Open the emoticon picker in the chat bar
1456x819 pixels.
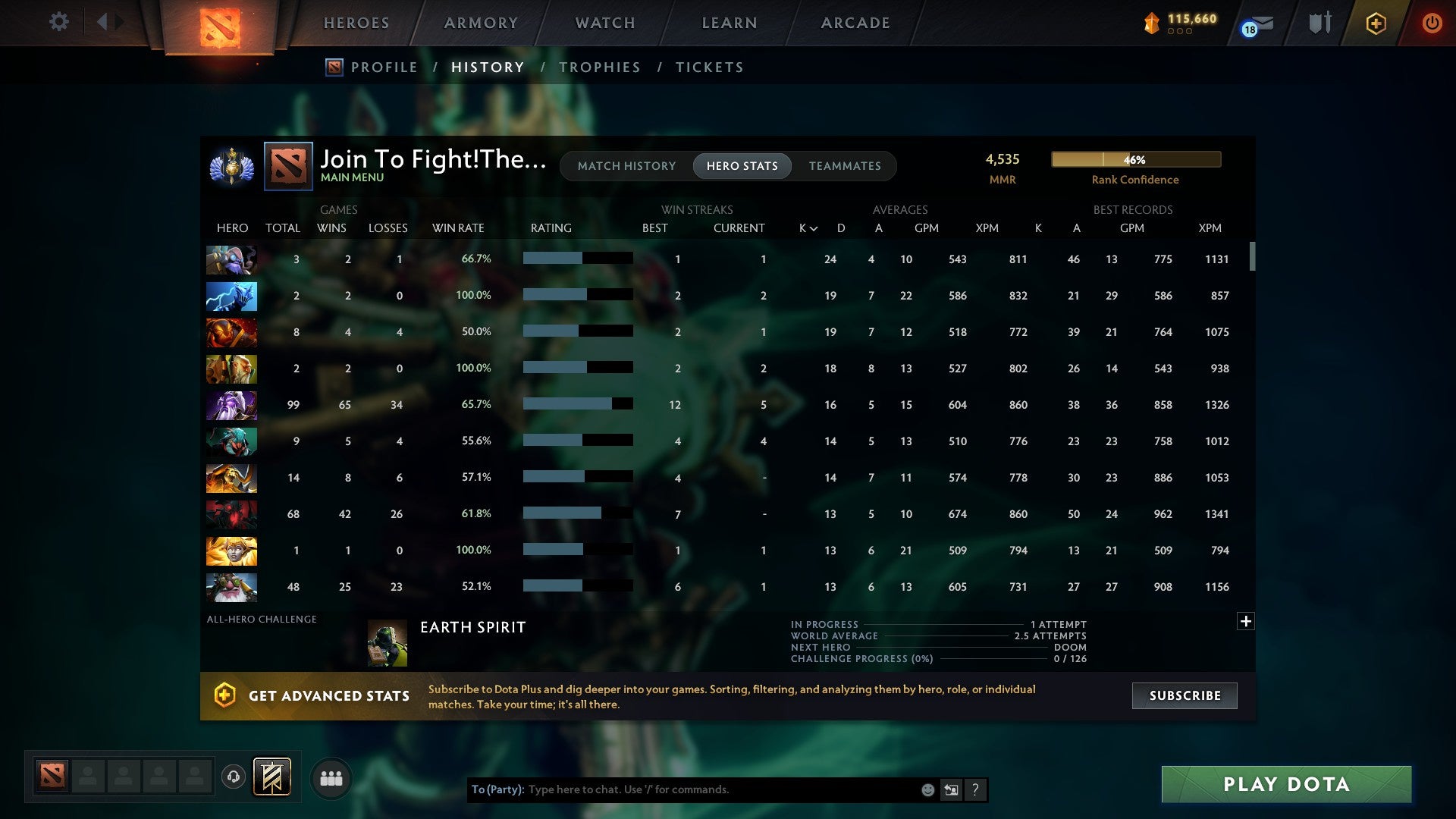coord(927,789)
